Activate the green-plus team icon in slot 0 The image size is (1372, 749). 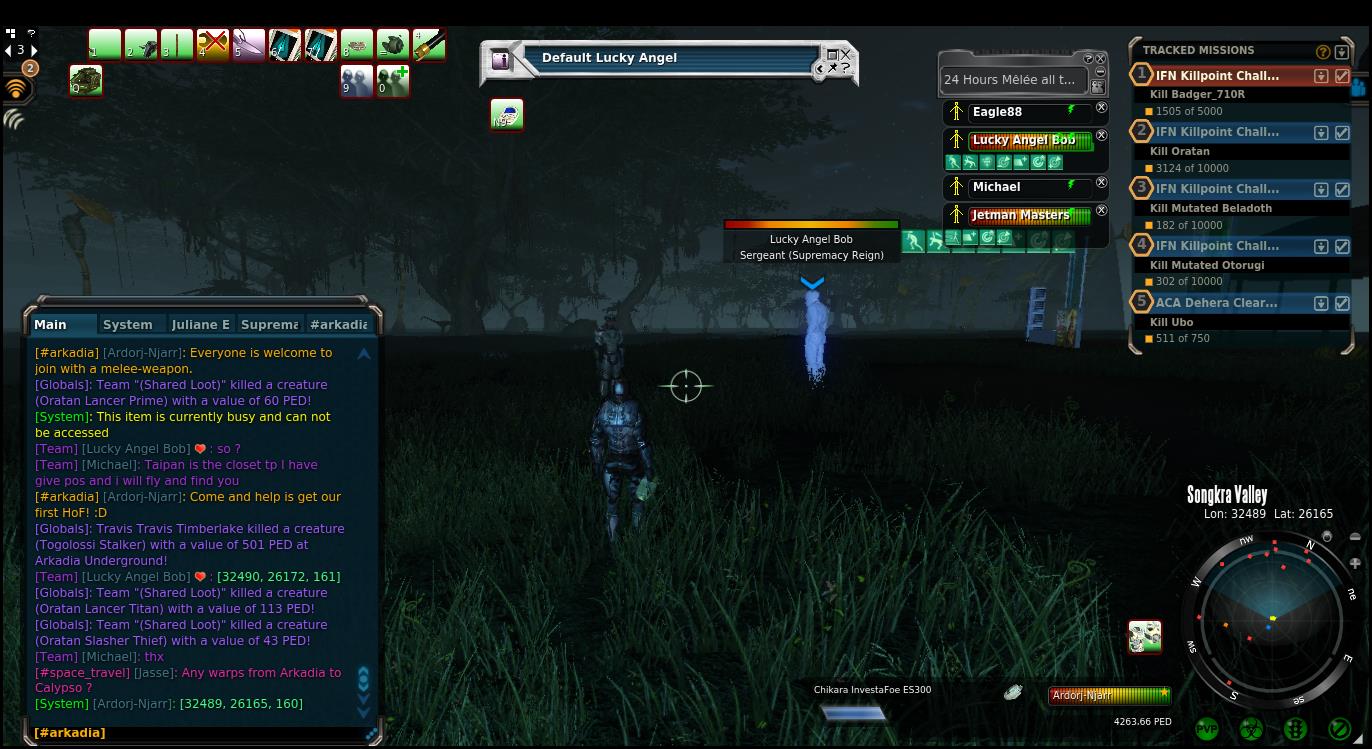[393, 81]
